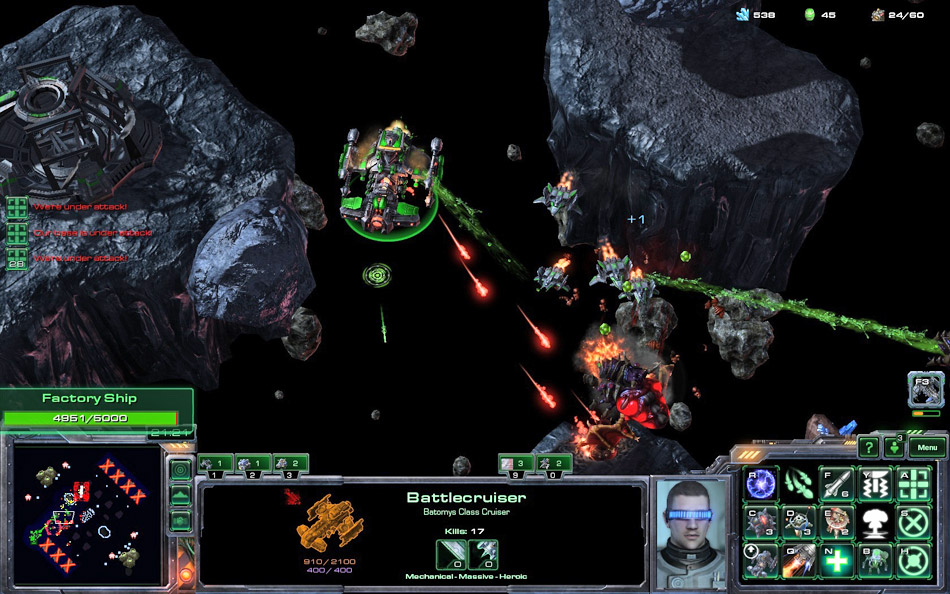The width and height of the screenshot is (950, 594).
Task: Launch the drone ability with hotkey D
Action: point(799,522)
